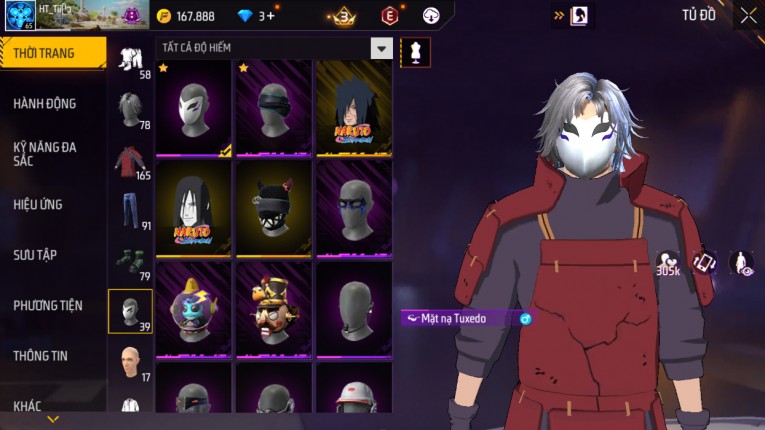Viewport: 765px width, 430px height.
Task: Close the wardrobe with the X button
Action: (x=748, y=15)
